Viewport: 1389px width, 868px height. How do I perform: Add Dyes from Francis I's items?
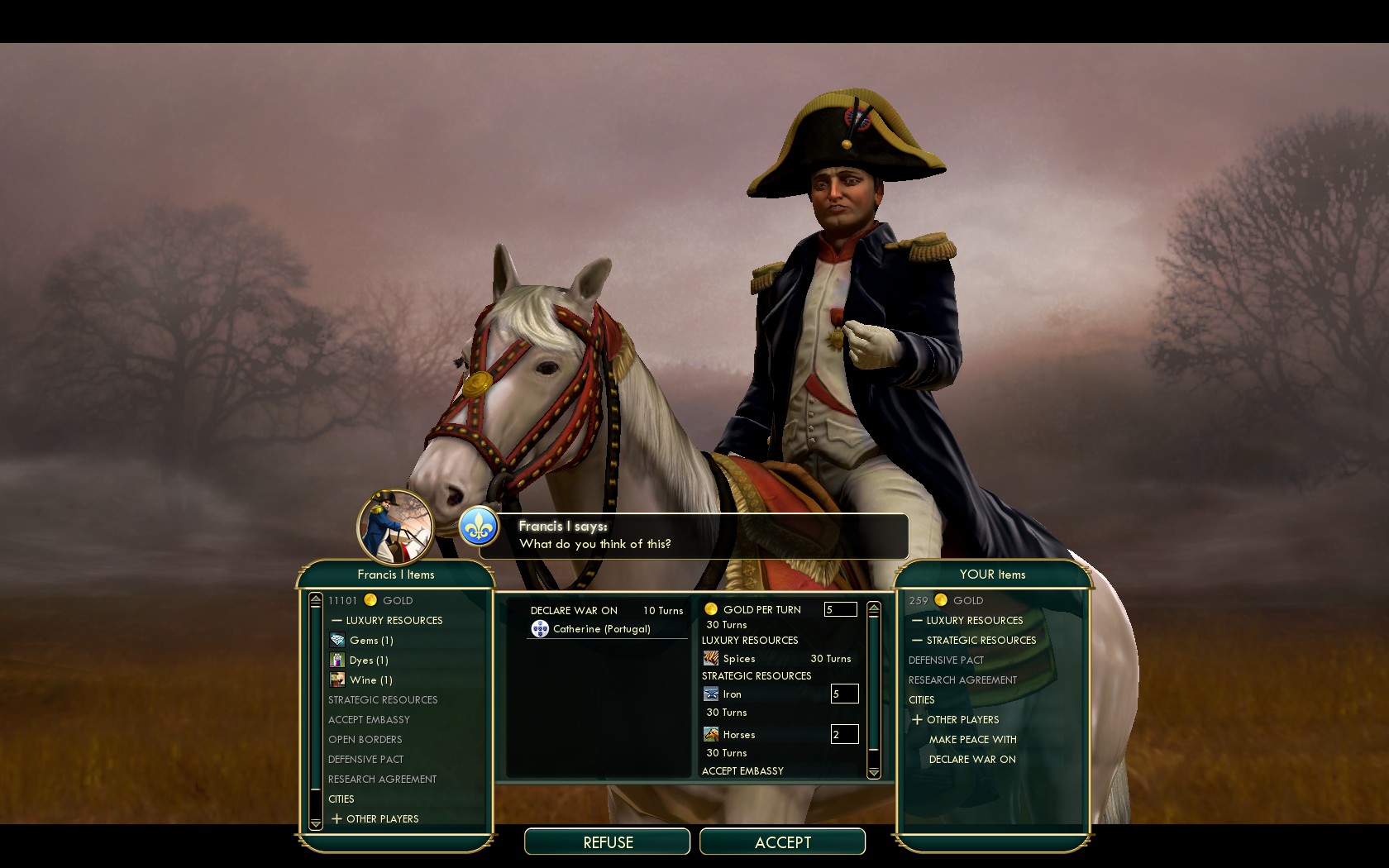click(x=368, y=660)
